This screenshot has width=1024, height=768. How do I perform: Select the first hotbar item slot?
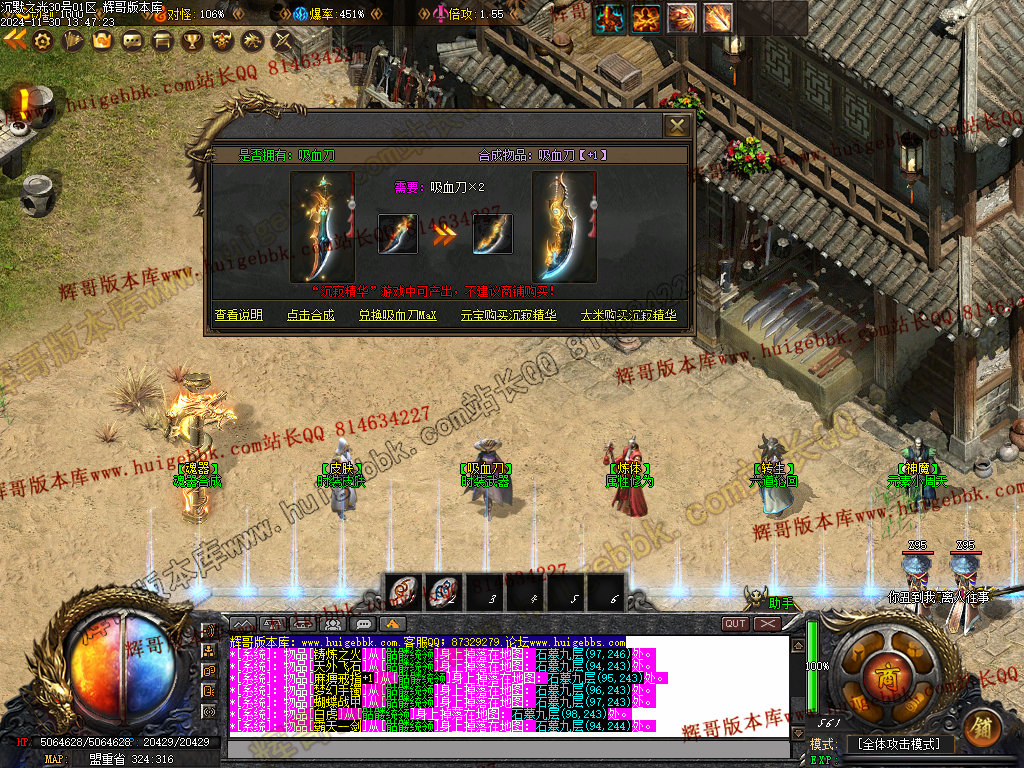click(x=404, y=592)
